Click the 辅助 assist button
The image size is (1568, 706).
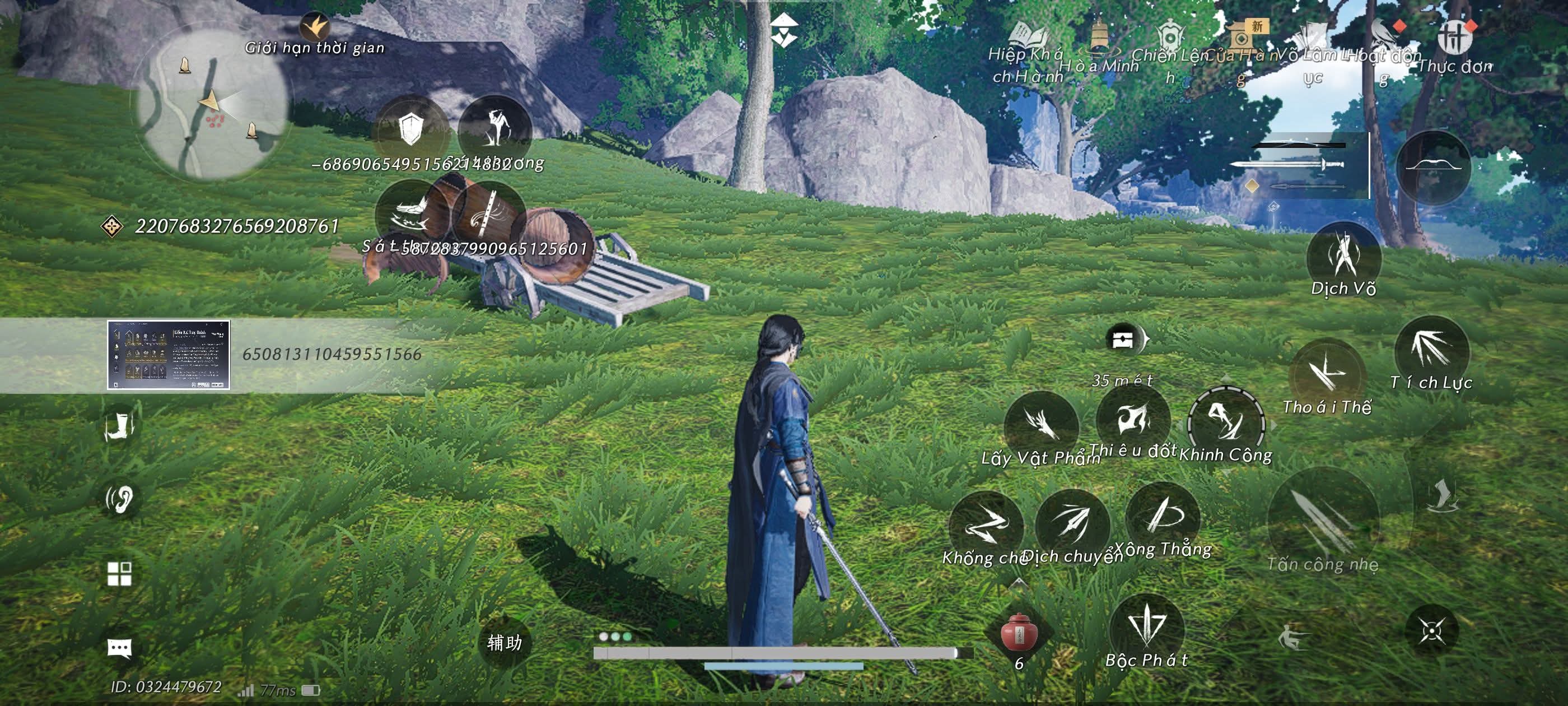(505, 642)
